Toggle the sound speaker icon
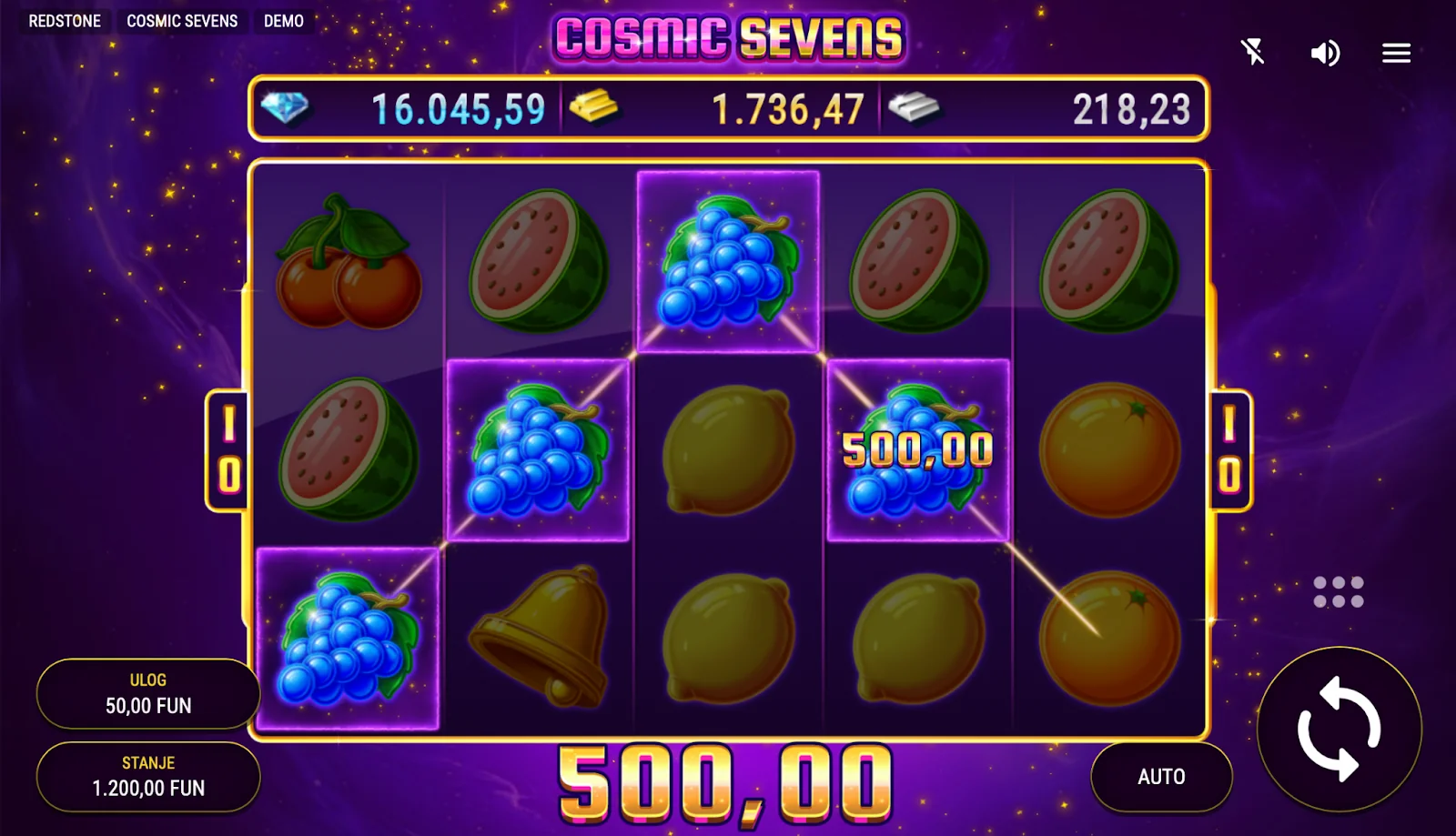Viewport: 1456px width, 836px height. tap(1325, 54)
